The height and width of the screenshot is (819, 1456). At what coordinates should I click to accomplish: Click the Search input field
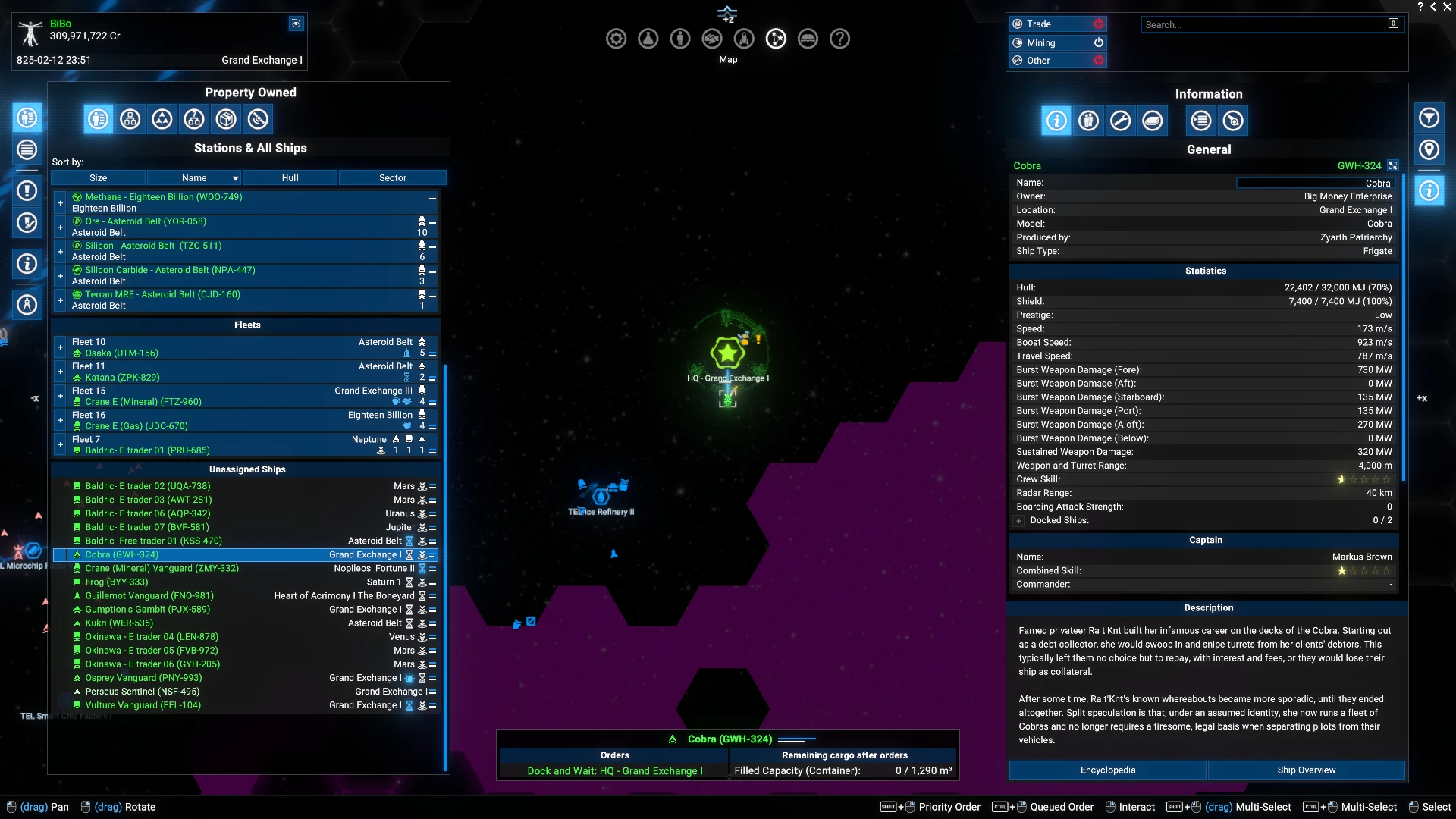tap(1265, 25)
